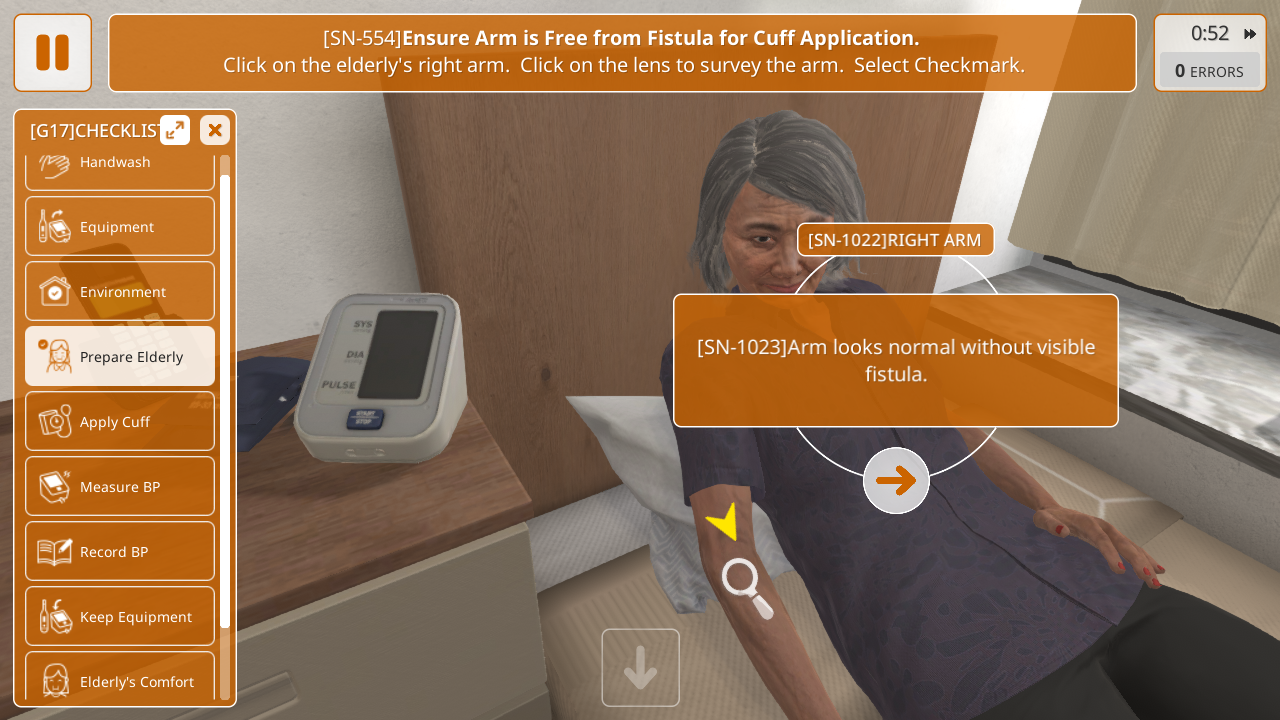Screen dimensions: 1280x720
Task: Select the Record BP step
Action: point(120,552)
